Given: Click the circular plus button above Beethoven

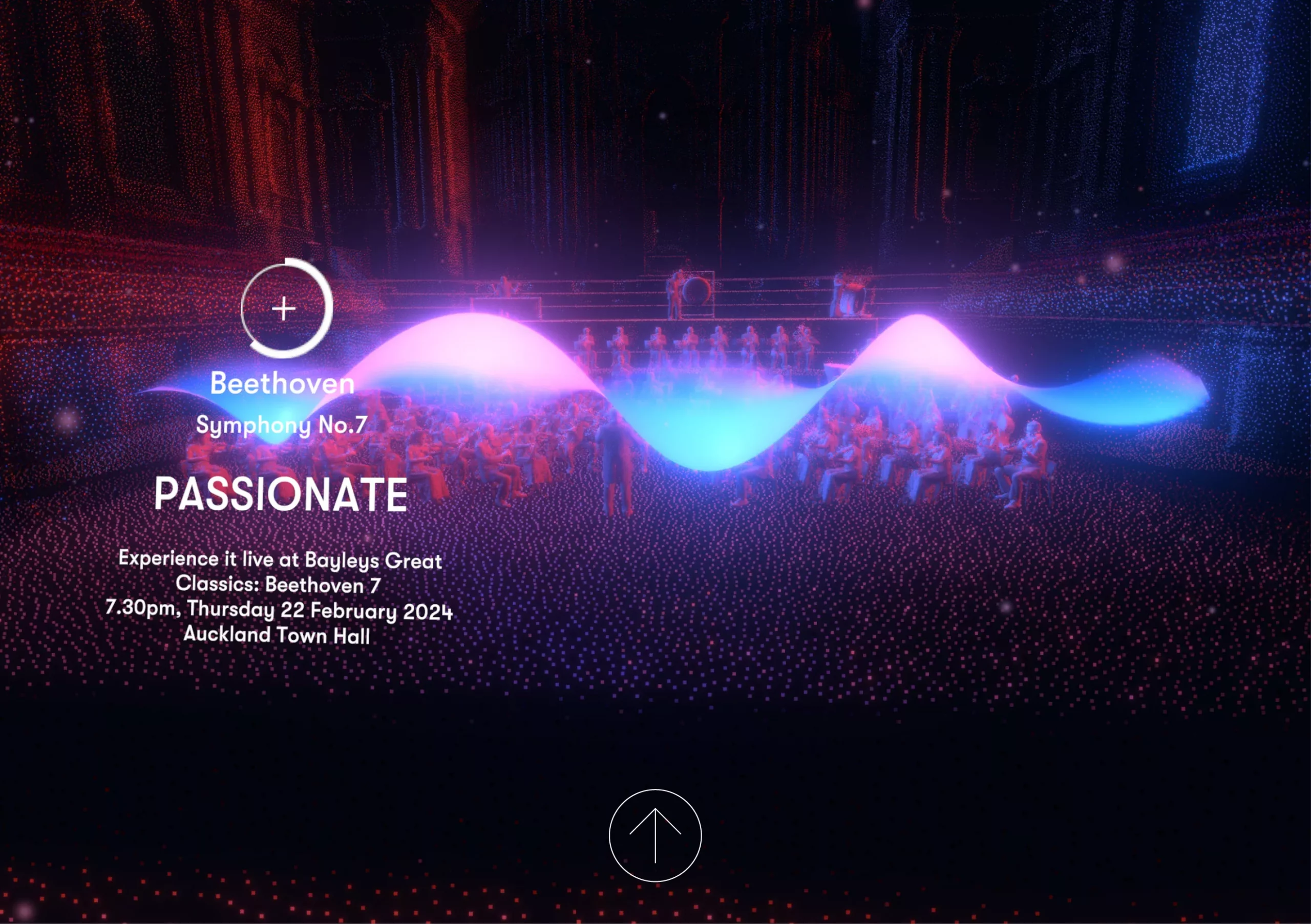Looking at the screenshot, I should click(x=284, y=309).
